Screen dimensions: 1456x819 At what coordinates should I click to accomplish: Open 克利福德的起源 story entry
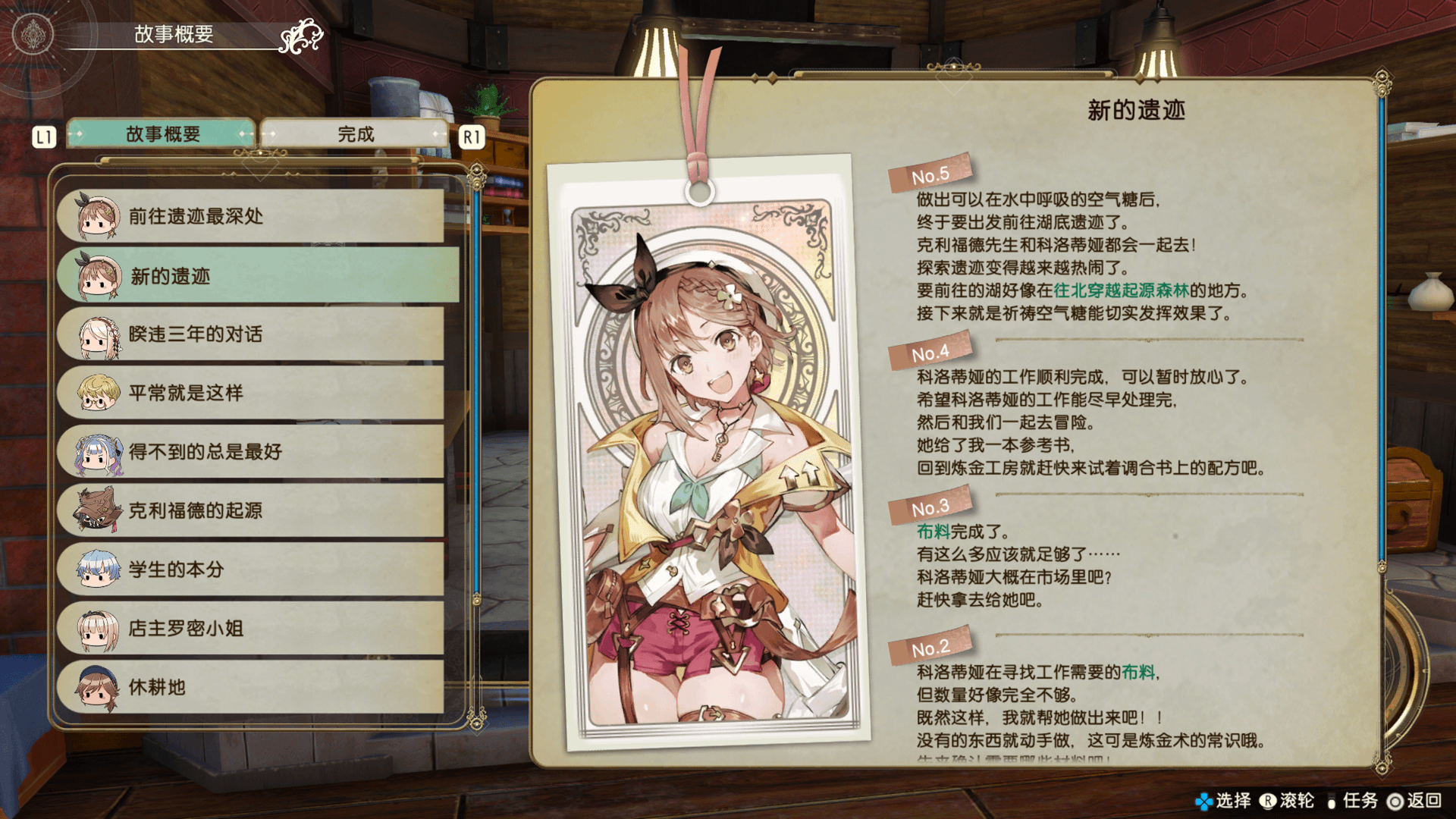click(x=250, y=510)
